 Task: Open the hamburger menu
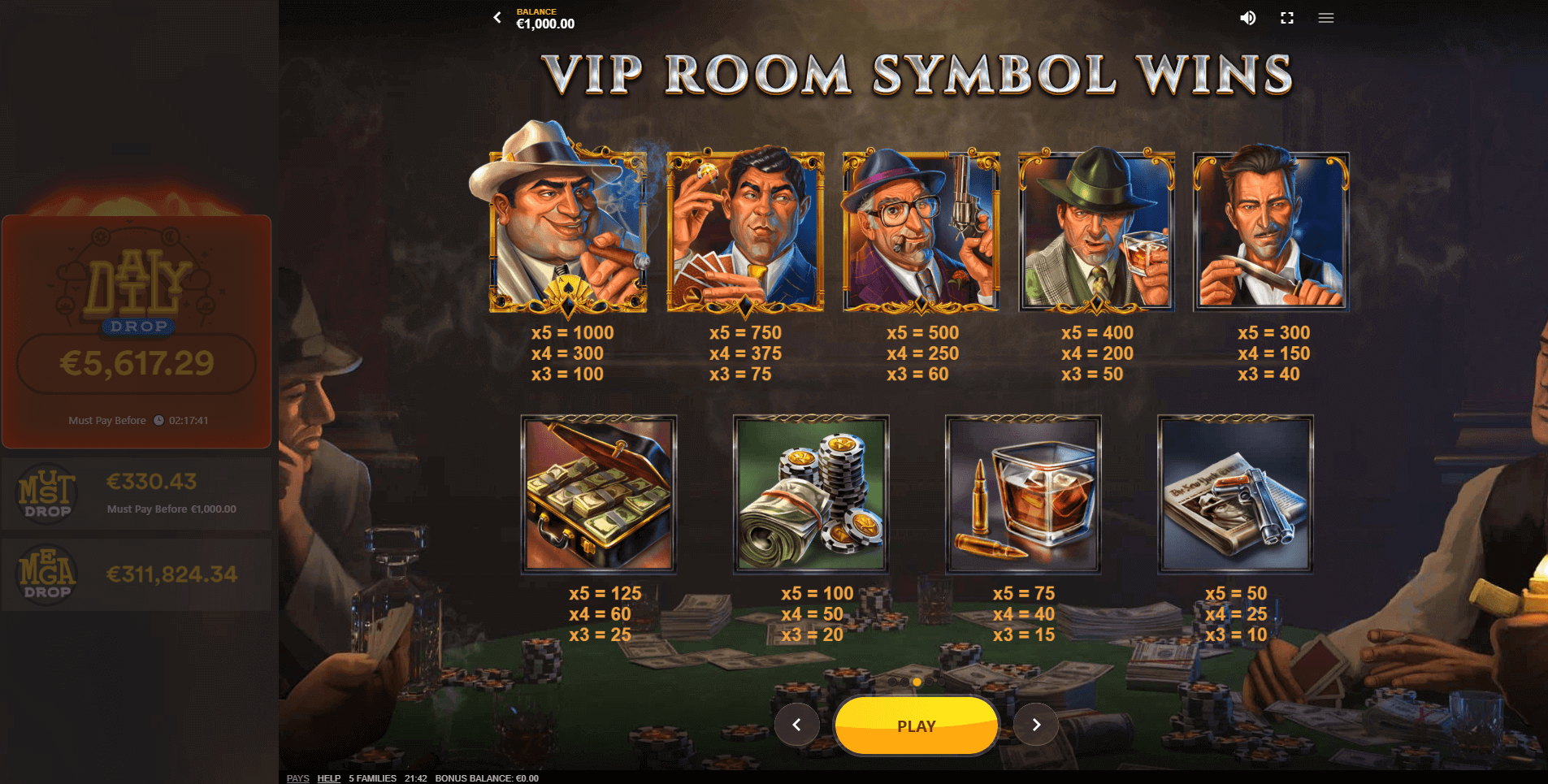pyautogui.click(x=1326, y=18)
